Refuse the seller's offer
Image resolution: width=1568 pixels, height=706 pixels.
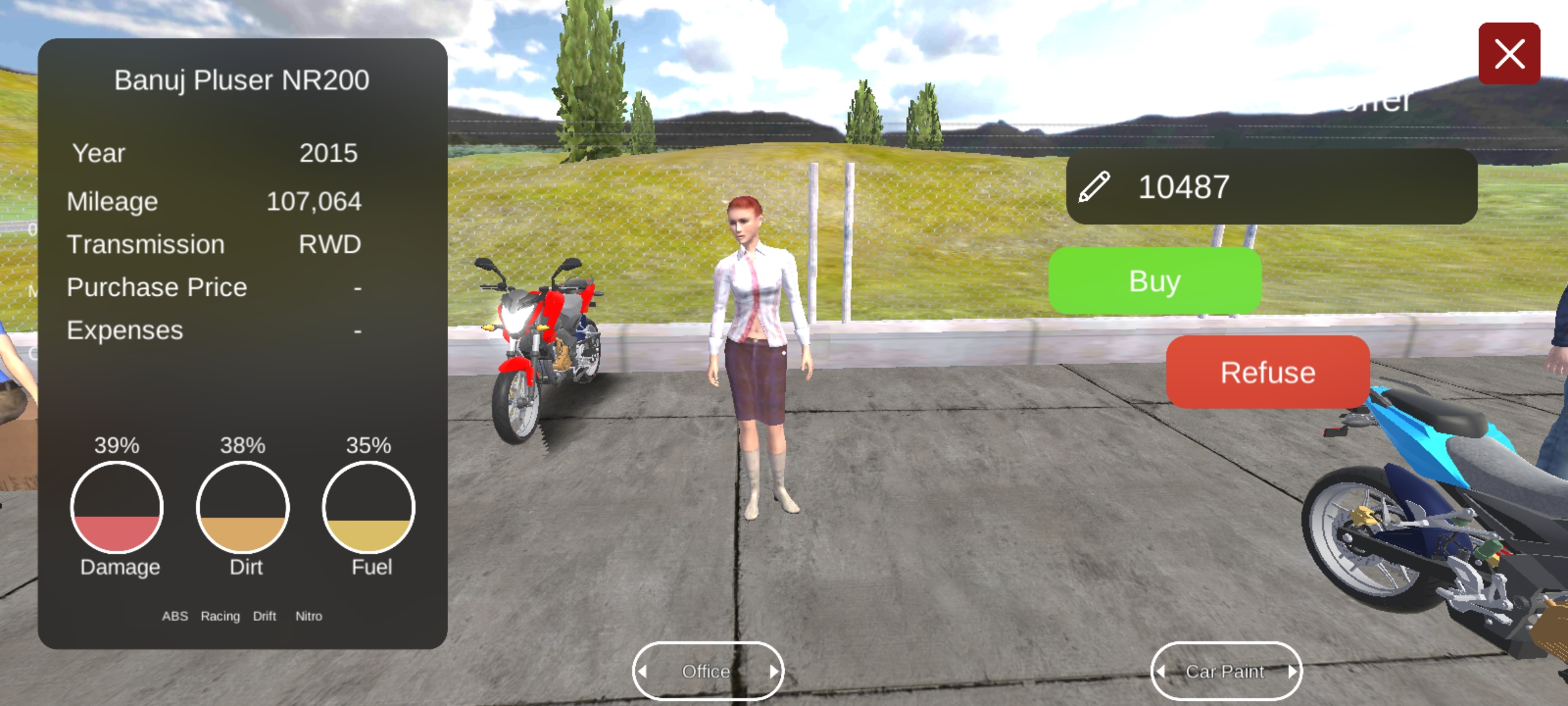[1267, 373]
